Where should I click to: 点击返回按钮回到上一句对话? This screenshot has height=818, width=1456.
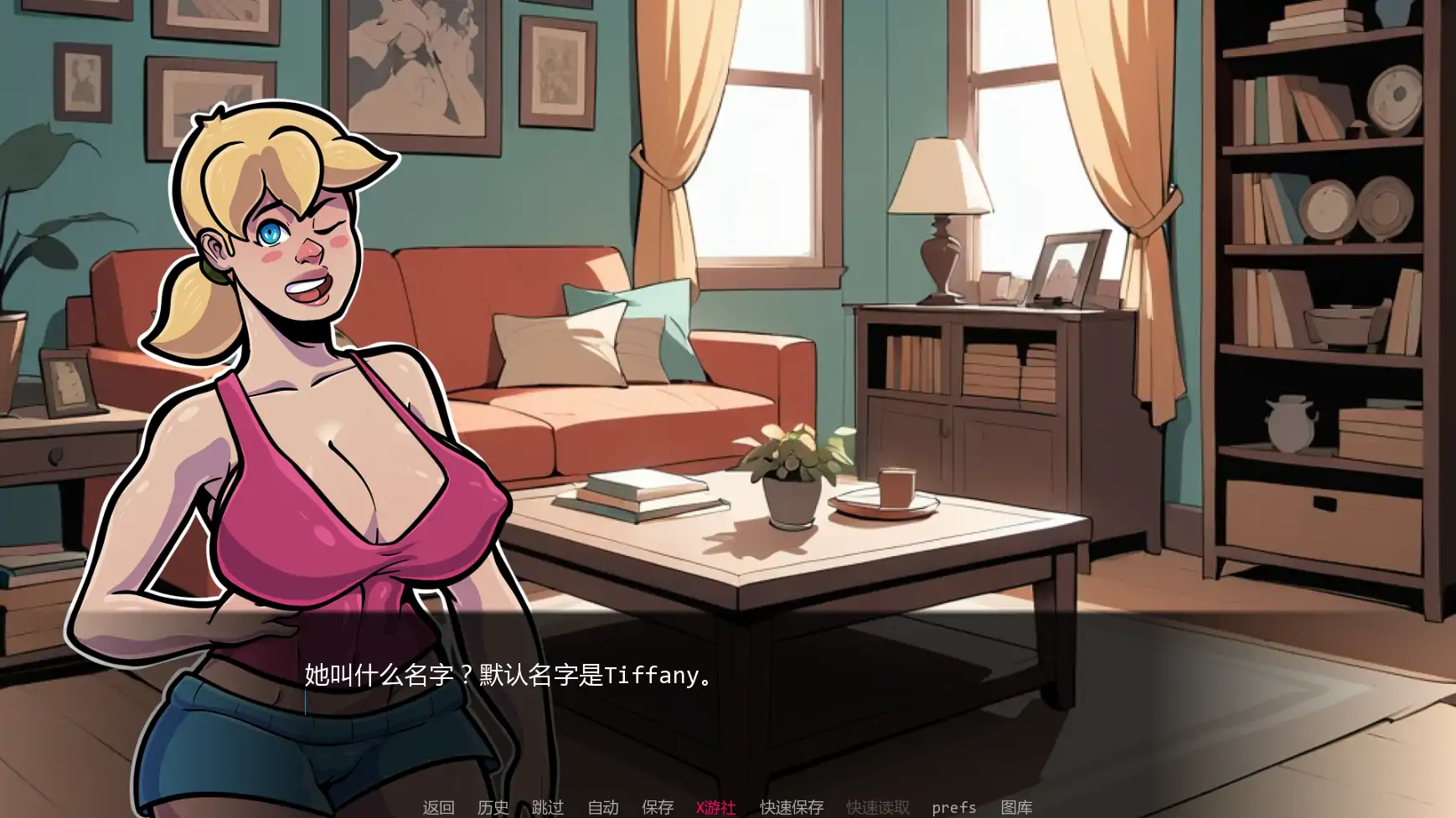[x=437, y=807]
